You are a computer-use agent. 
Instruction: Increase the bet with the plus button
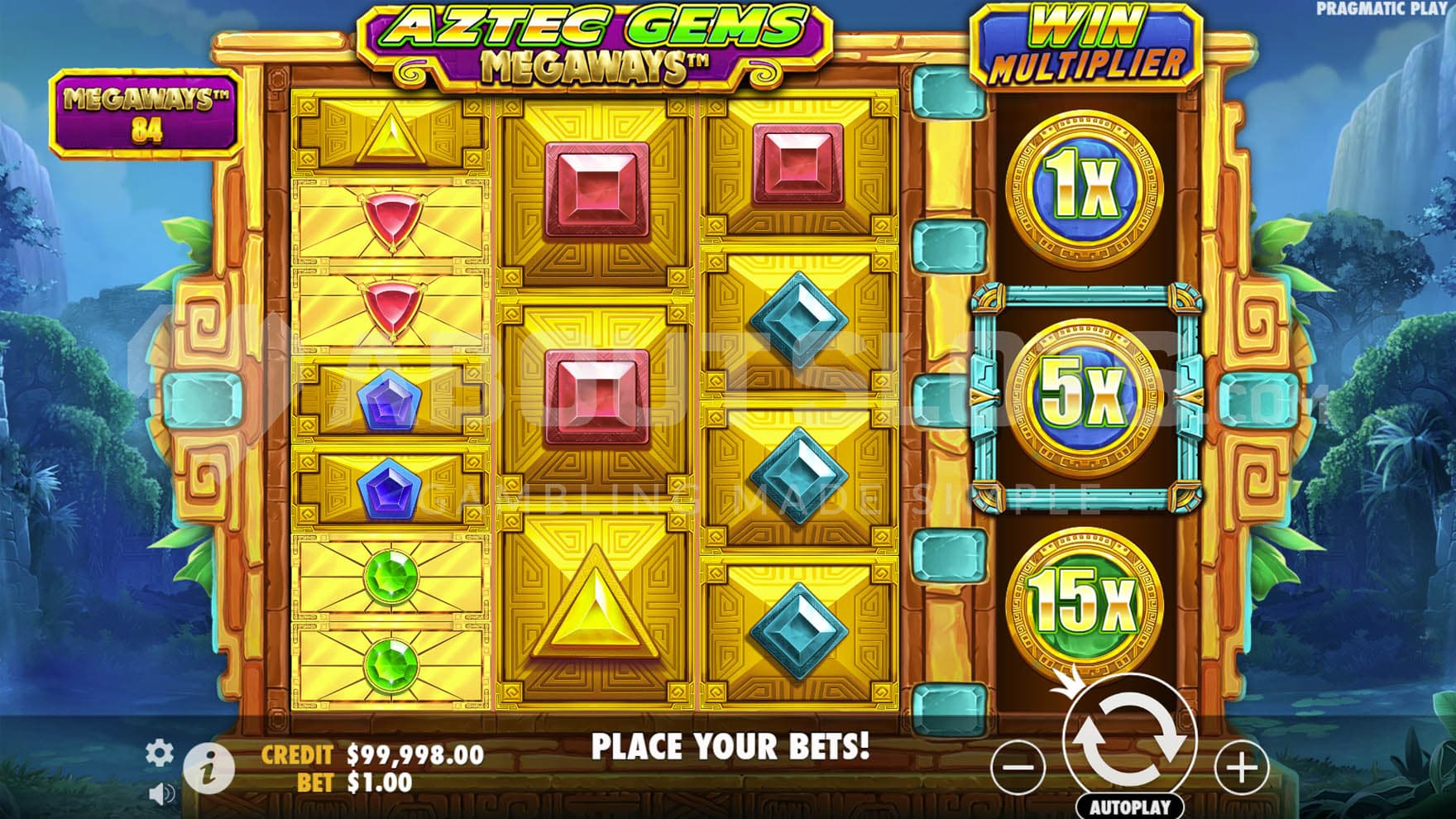(1241, 768)
